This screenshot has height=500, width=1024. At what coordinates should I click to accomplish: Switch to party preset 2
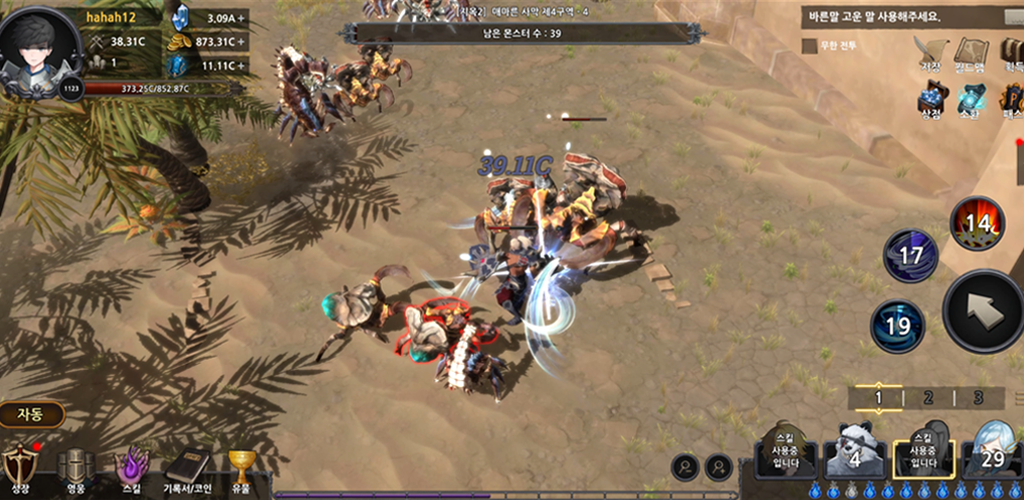(x=927, y=398)
